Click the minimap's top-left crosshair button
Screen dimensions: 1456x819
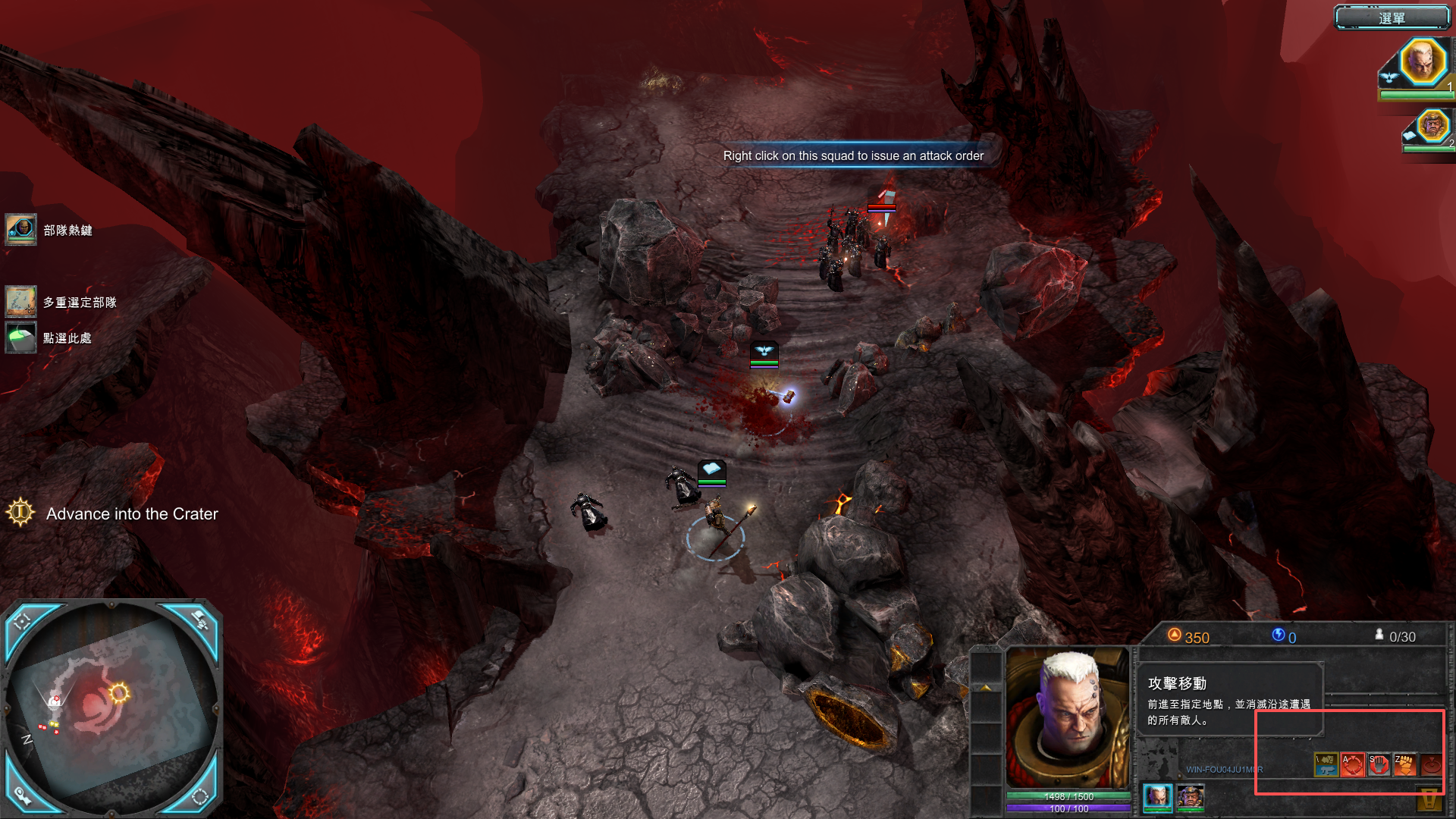tap(23, 621)
